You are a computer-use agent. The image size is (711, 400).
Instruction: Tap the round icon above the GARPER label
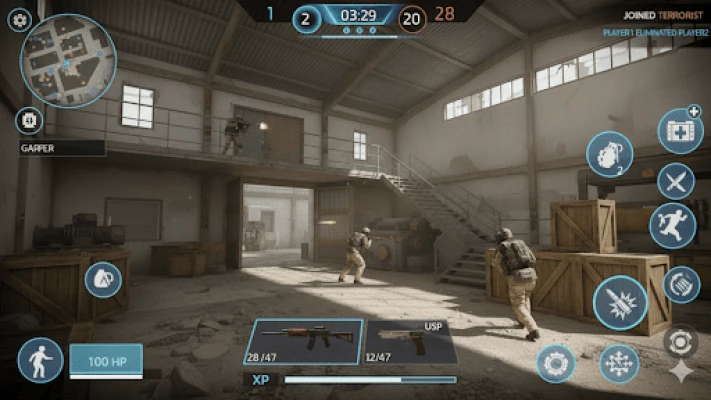coord(28,121)
